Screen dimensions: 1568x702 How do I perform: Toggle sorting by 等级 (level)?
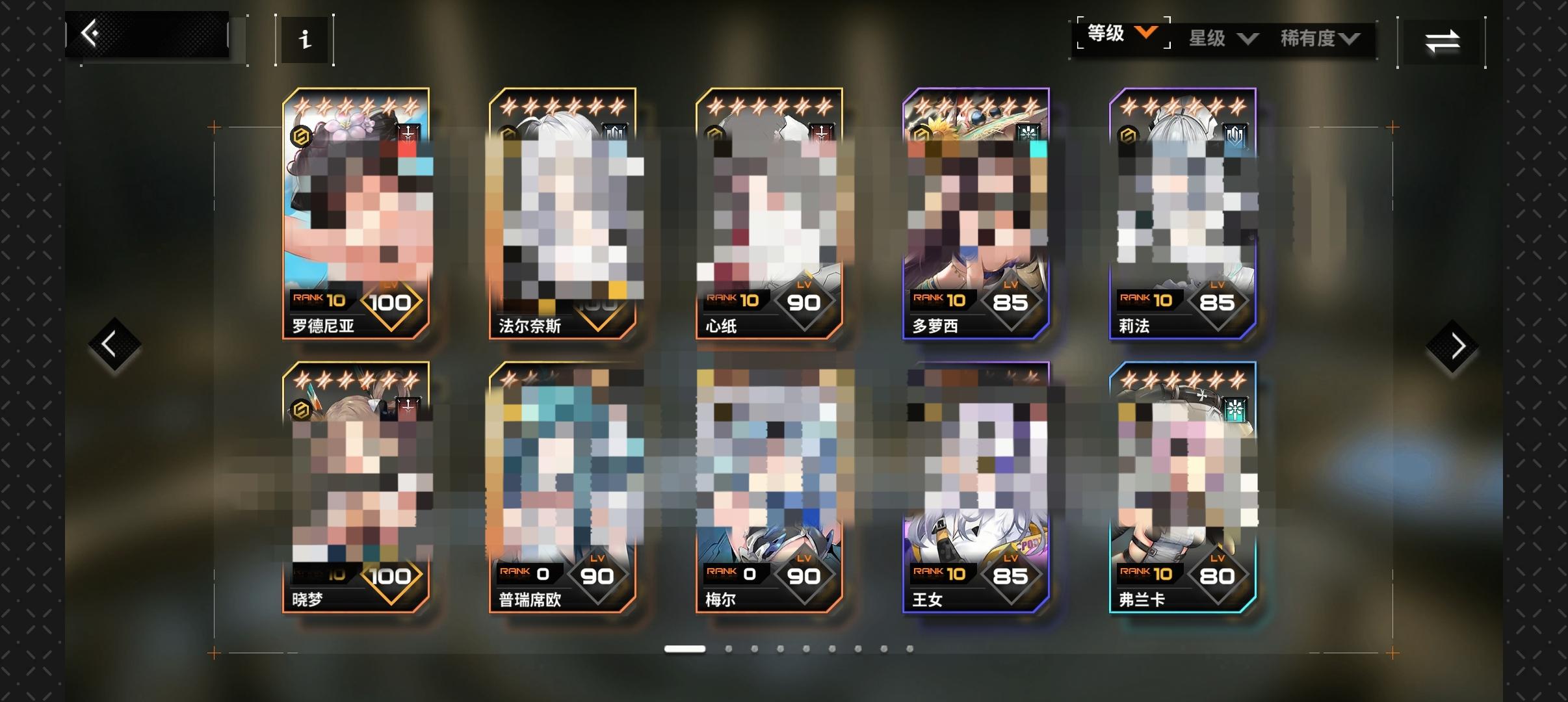click(1108, 34)
